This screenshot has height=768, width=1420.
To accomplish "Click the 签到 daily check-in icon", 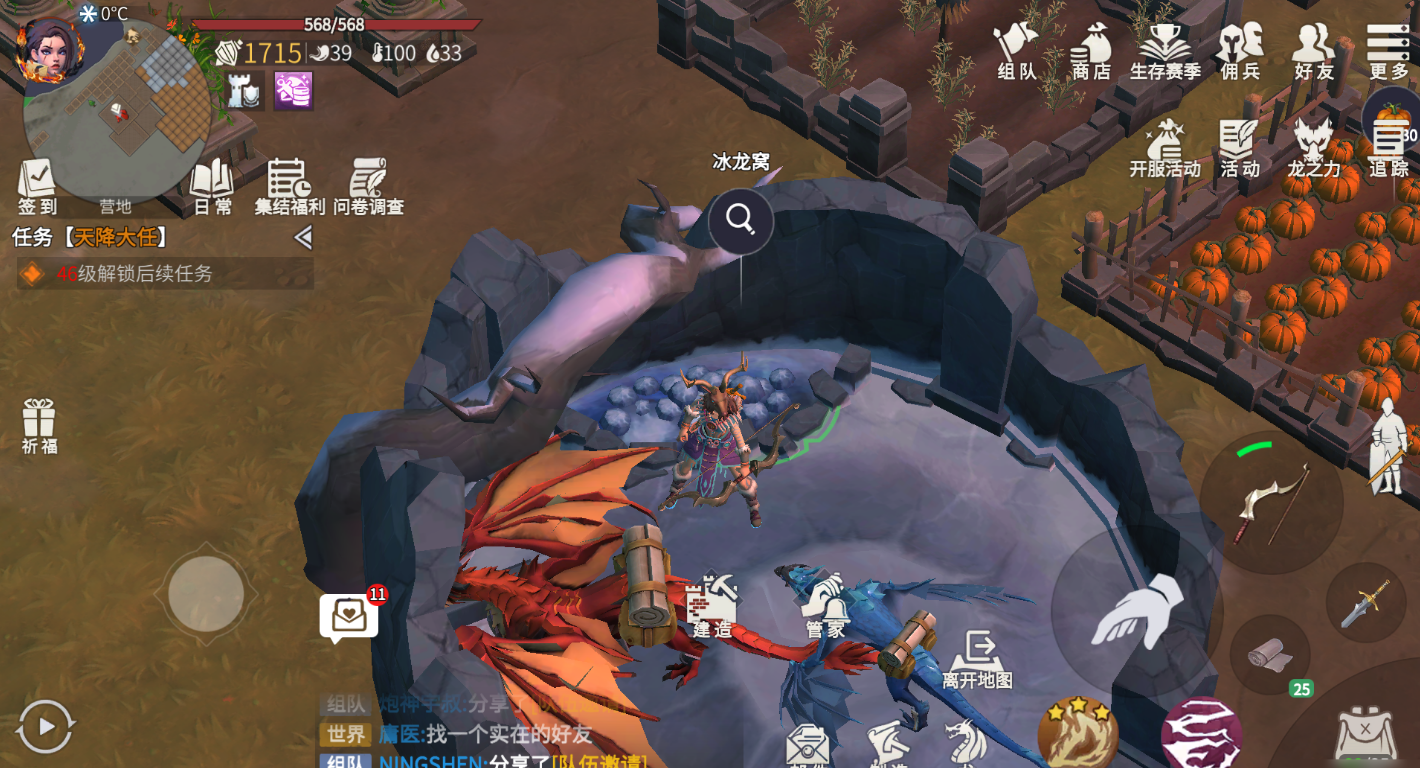I will (x=37, y=186).
